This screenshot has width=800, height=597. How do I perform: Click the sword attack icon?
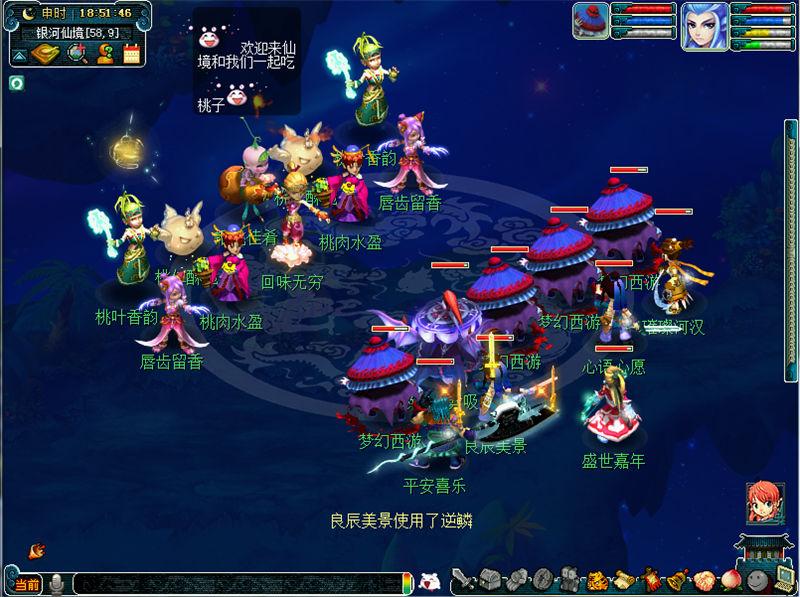(x=463, y=580)
